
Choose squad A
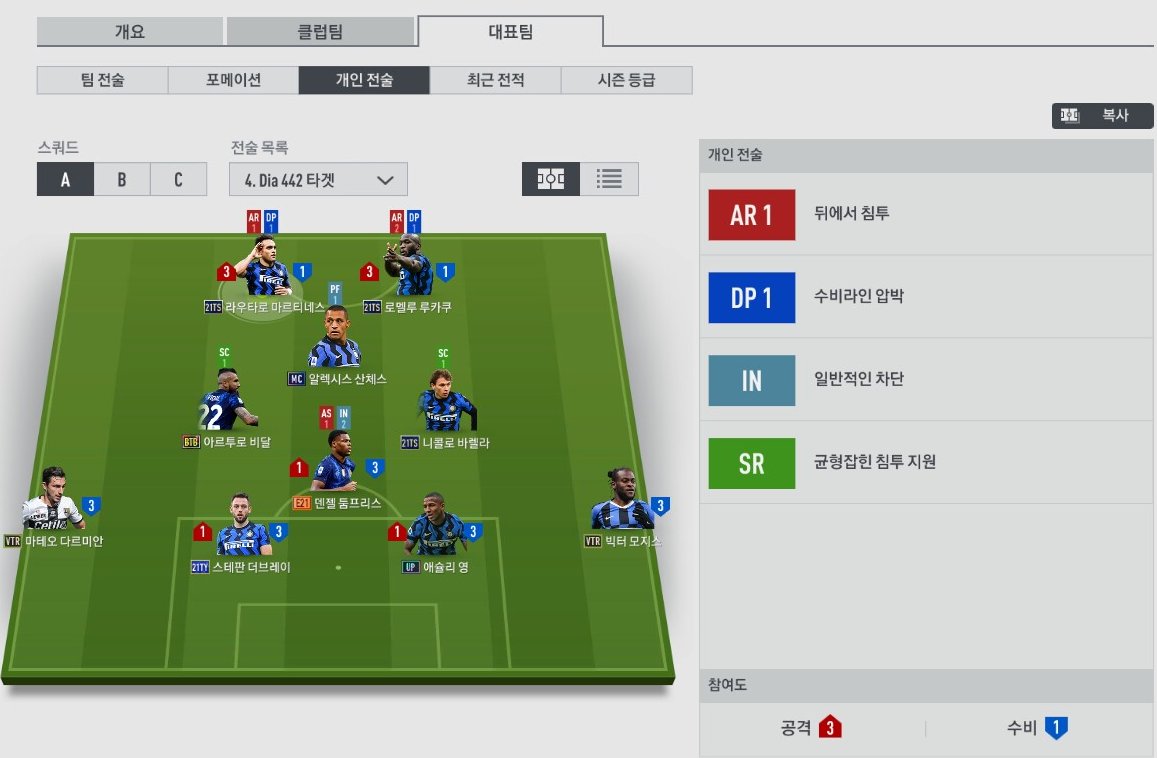(x=65, y=180)
